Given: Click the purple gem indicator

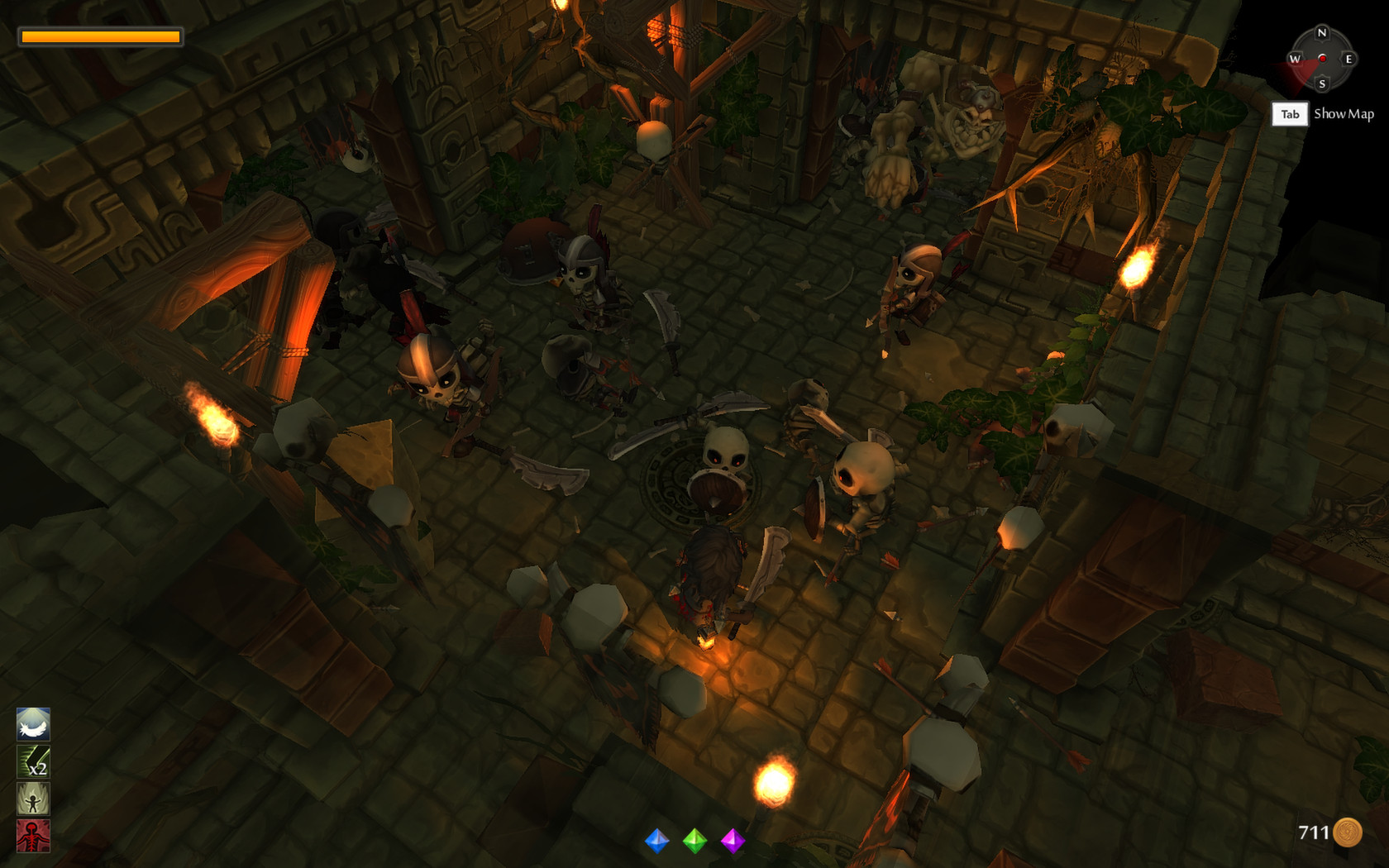Looking at the screenshot, I should (x=733, y=842).
